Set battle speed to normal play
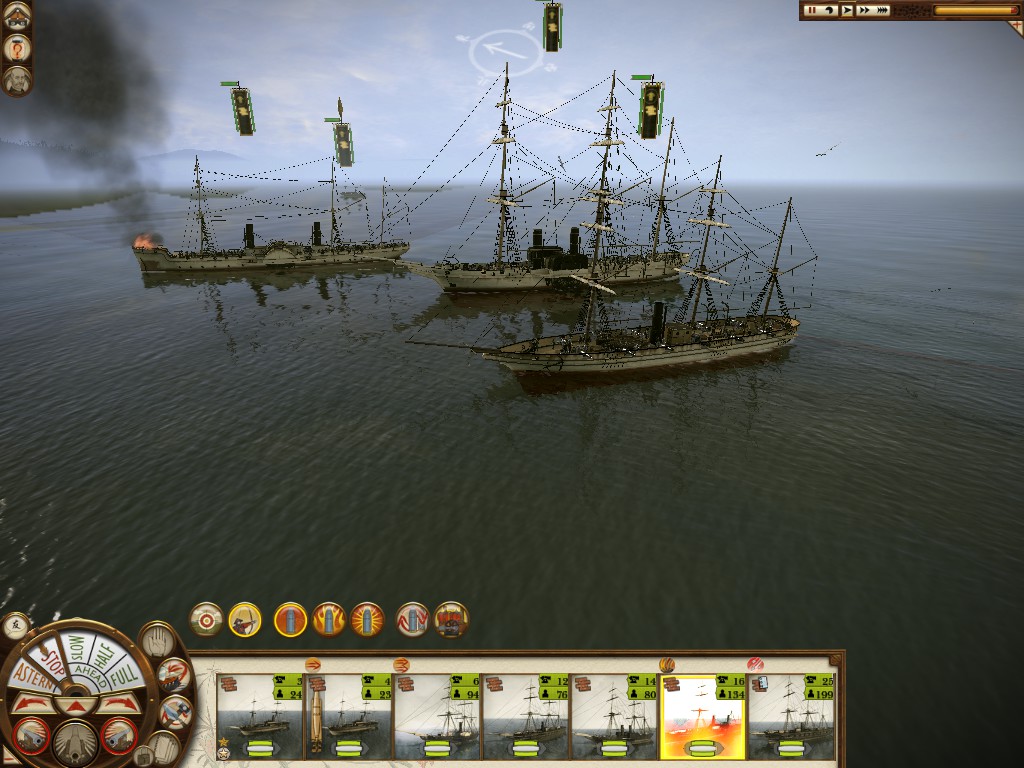This screenshot has height=768, width=1024. pos(847,10)
